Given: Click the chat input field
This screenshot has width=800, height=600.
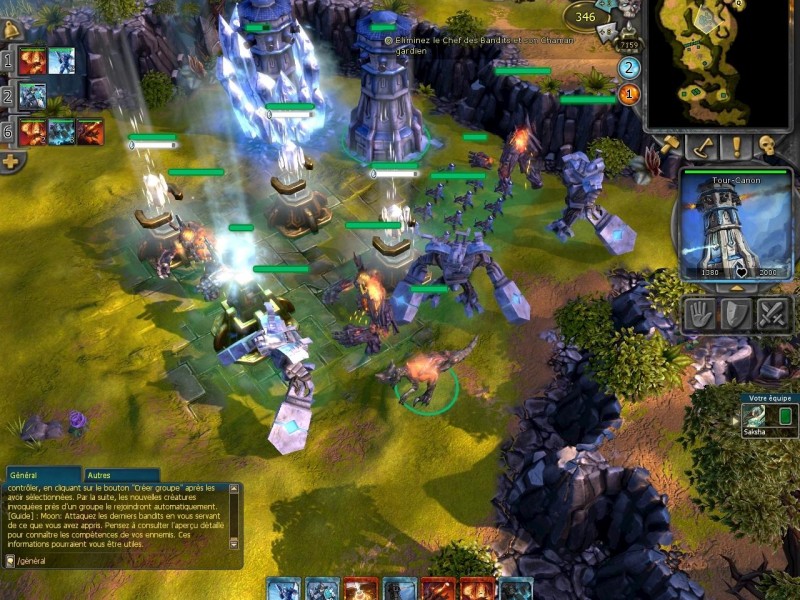Looking at the screenshot, I should pyautogui.click(x=120, y=562).
